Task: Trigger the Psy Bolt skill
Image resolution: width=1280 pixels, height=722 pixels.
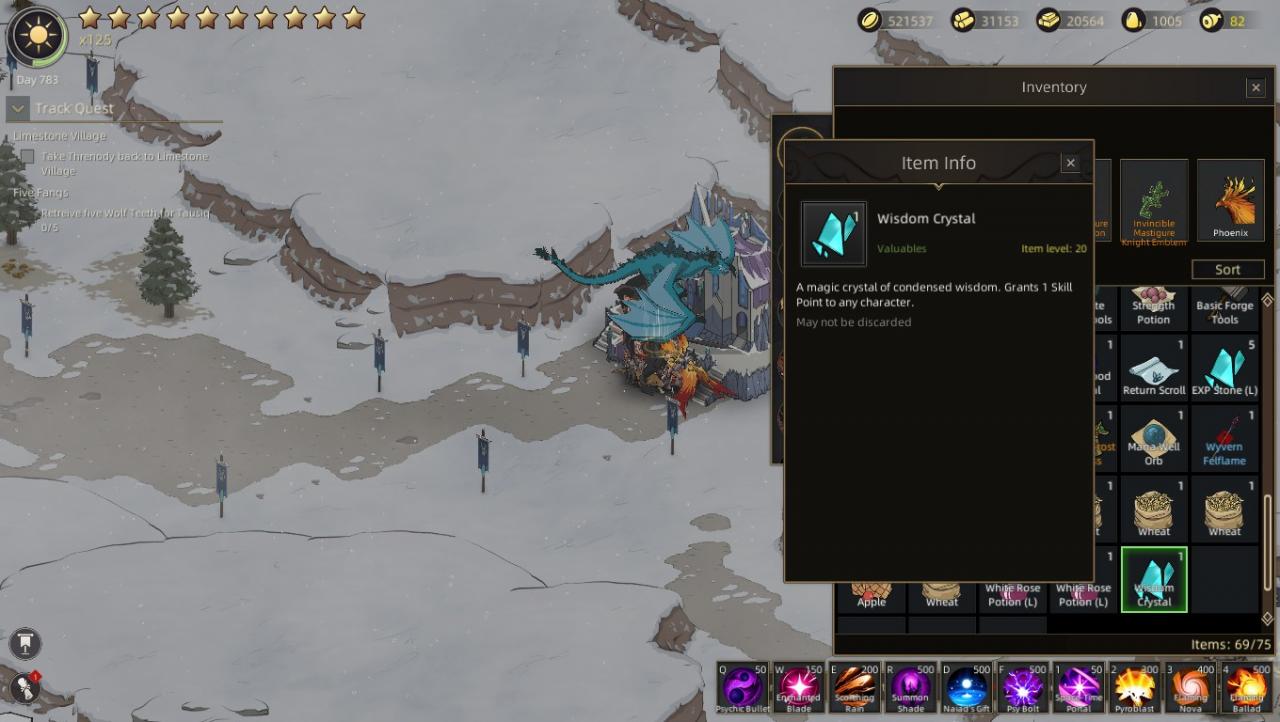Action: point(1023,687)
